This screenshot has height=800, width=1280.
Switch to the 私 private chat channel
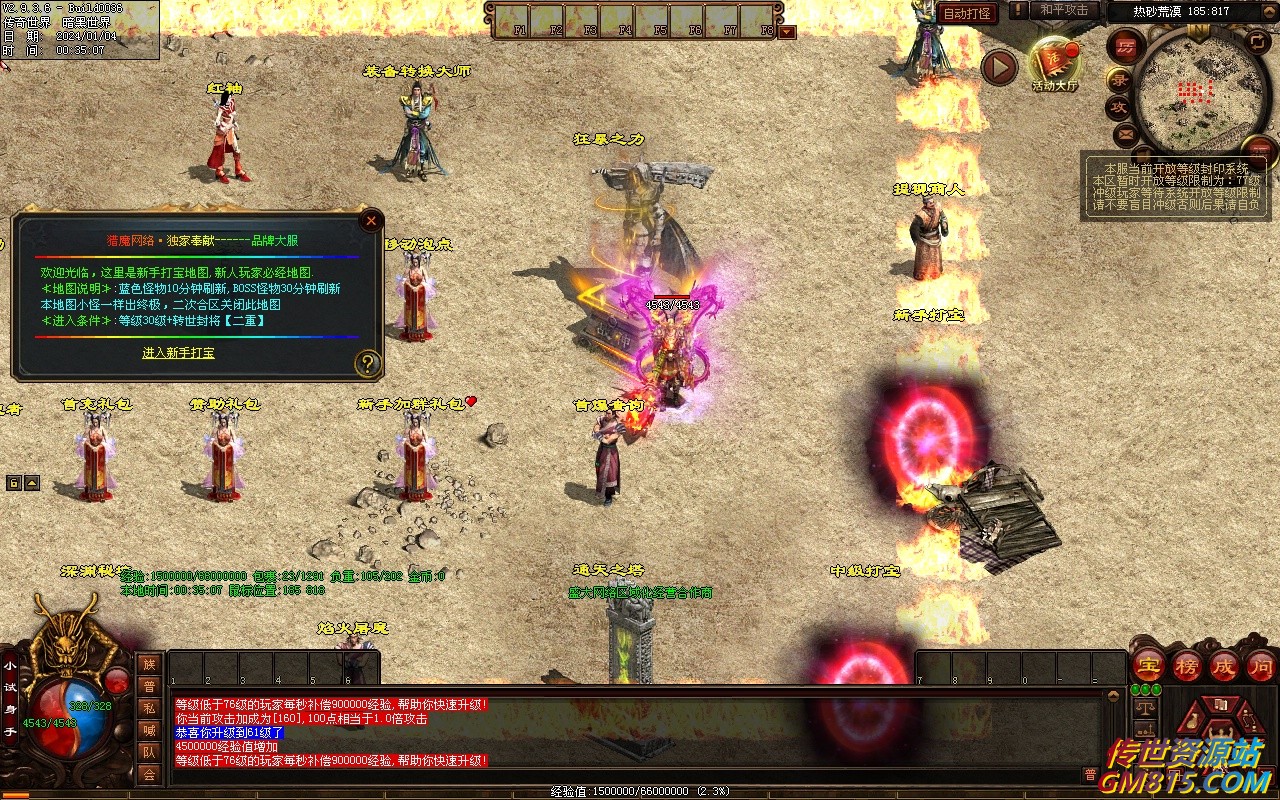coord(149,708)
